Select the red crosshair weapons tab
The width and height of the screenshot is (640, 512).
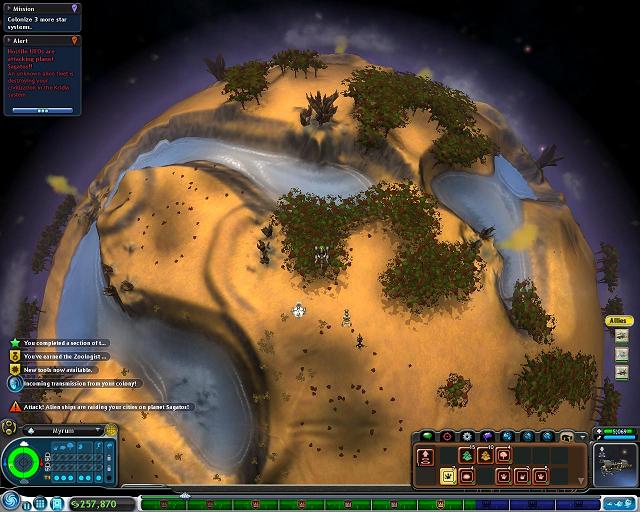click(x=447, y=436)
